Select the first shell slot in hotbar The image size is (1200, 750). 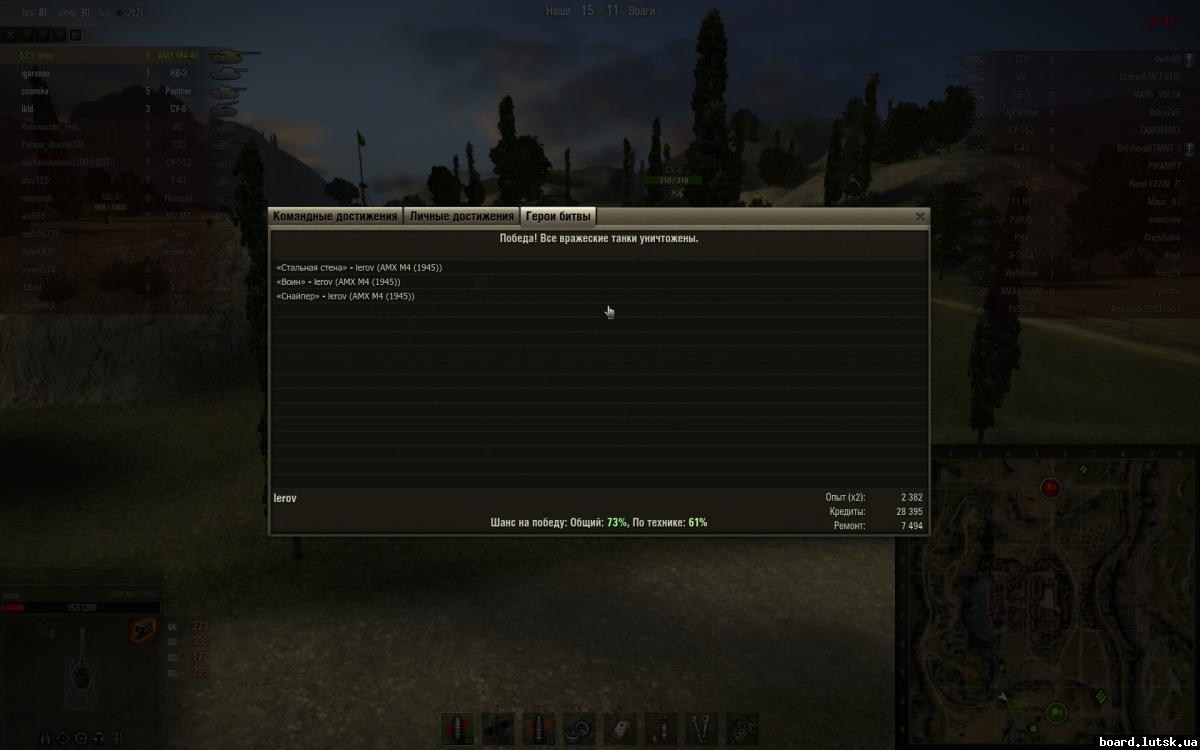tap(458, 729)
